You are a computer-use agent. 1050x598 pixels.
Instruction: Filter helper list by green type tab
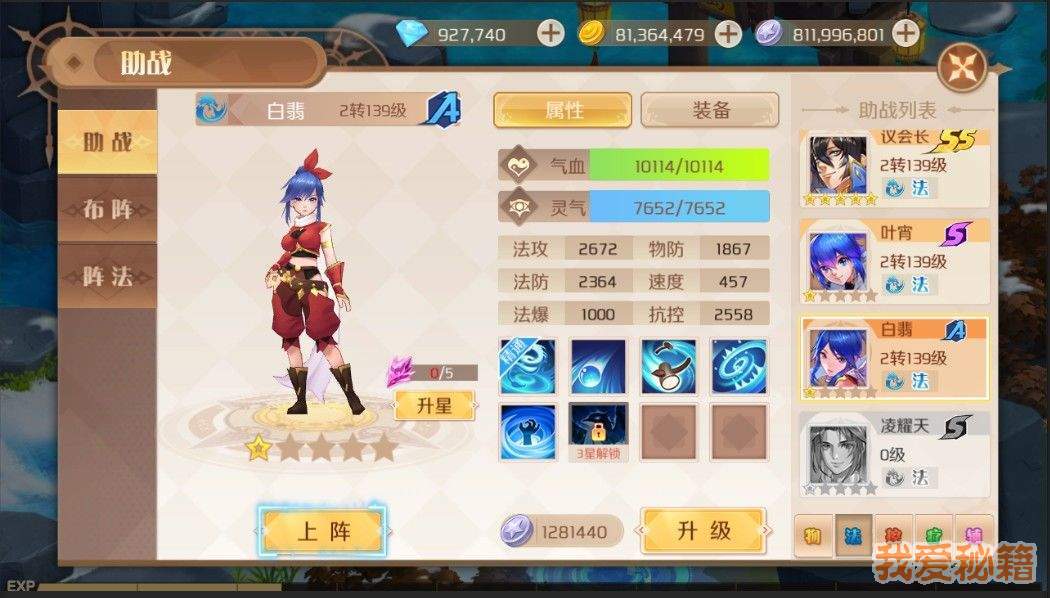933,537
